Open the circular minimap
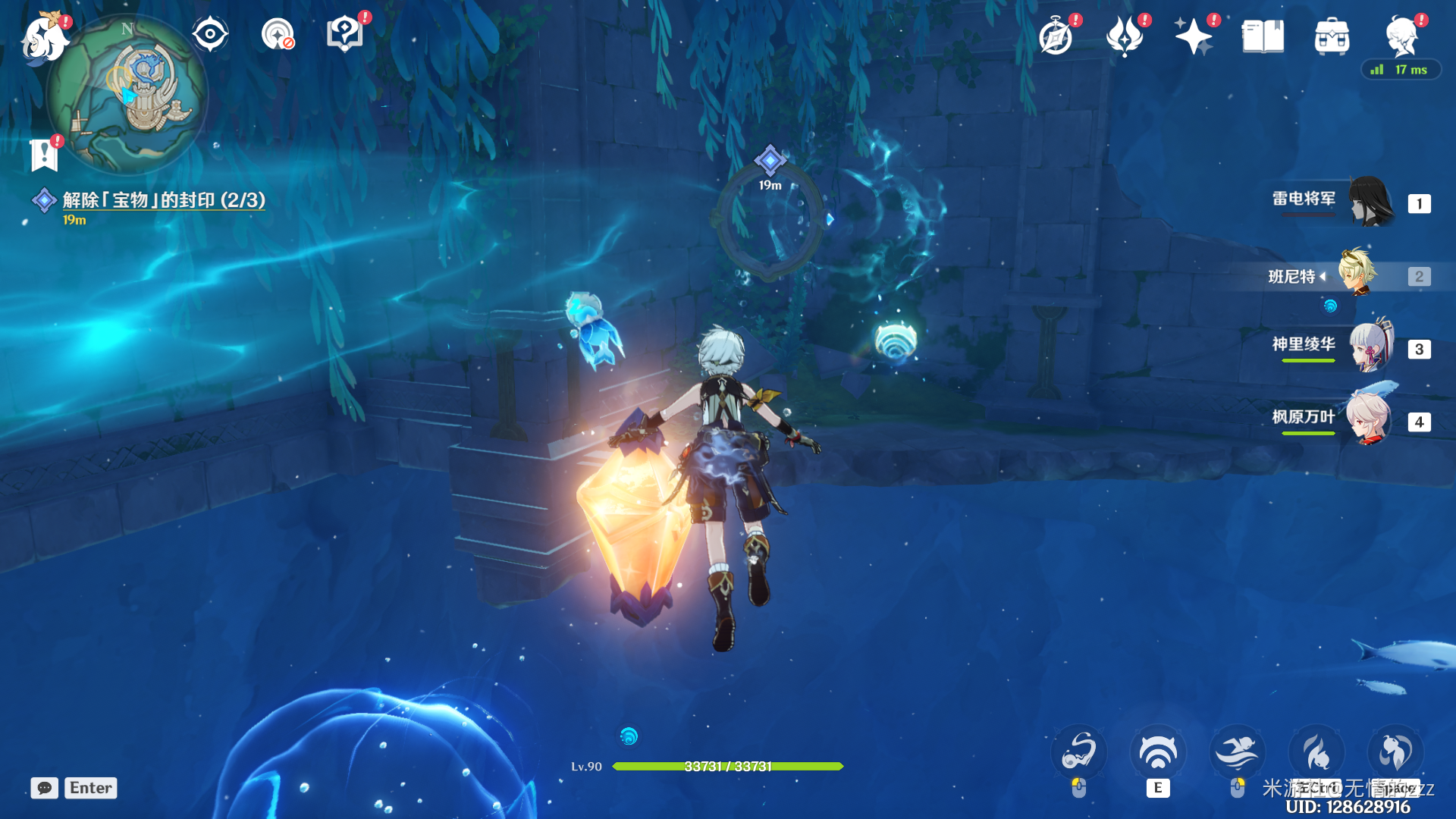Viewport: 1456px width, 819px height. [127, 95]
